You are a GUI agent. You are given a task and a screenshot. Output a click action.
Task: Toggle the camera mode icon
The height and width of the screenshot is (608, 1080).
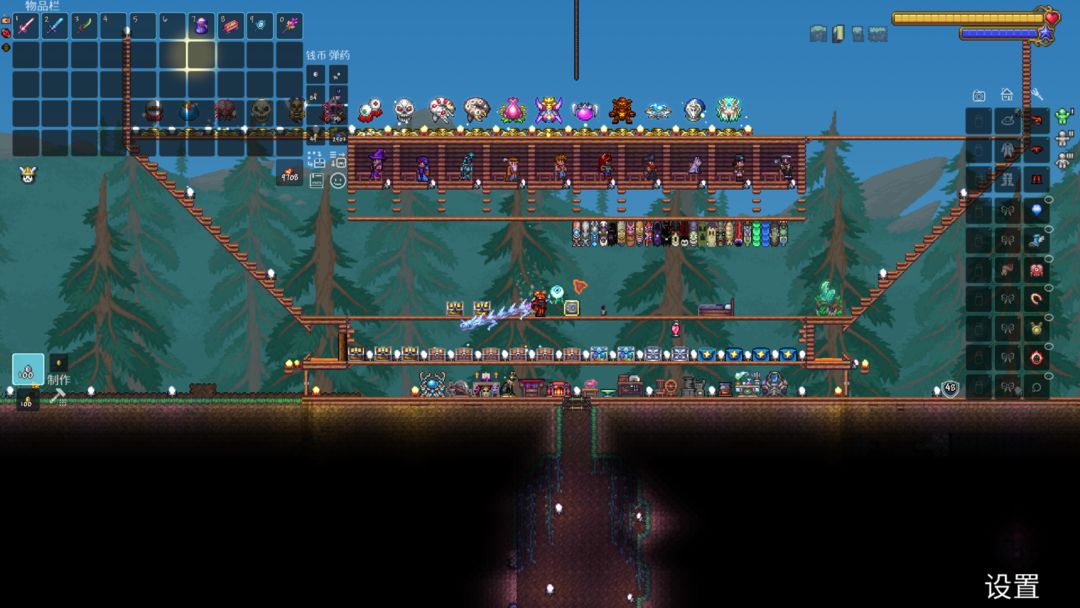(979, 95)
